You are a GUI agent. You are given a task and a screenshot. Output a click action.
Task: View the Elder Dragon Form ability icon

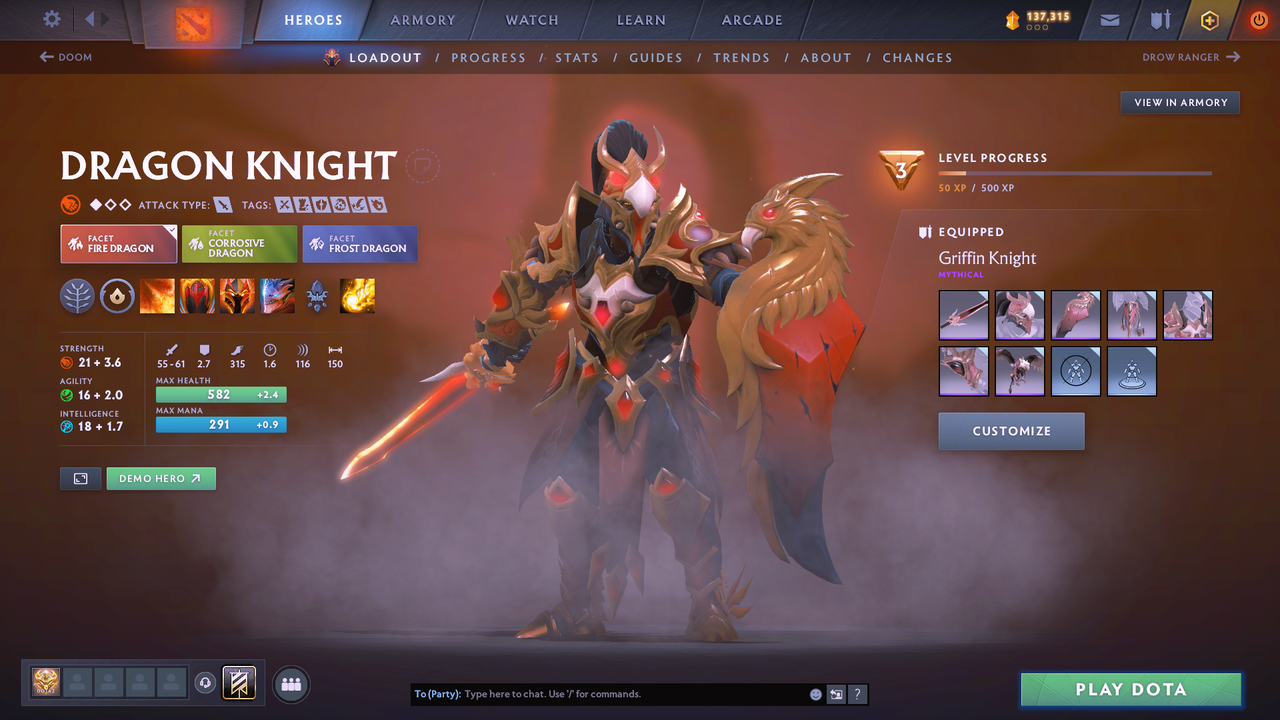277,296
